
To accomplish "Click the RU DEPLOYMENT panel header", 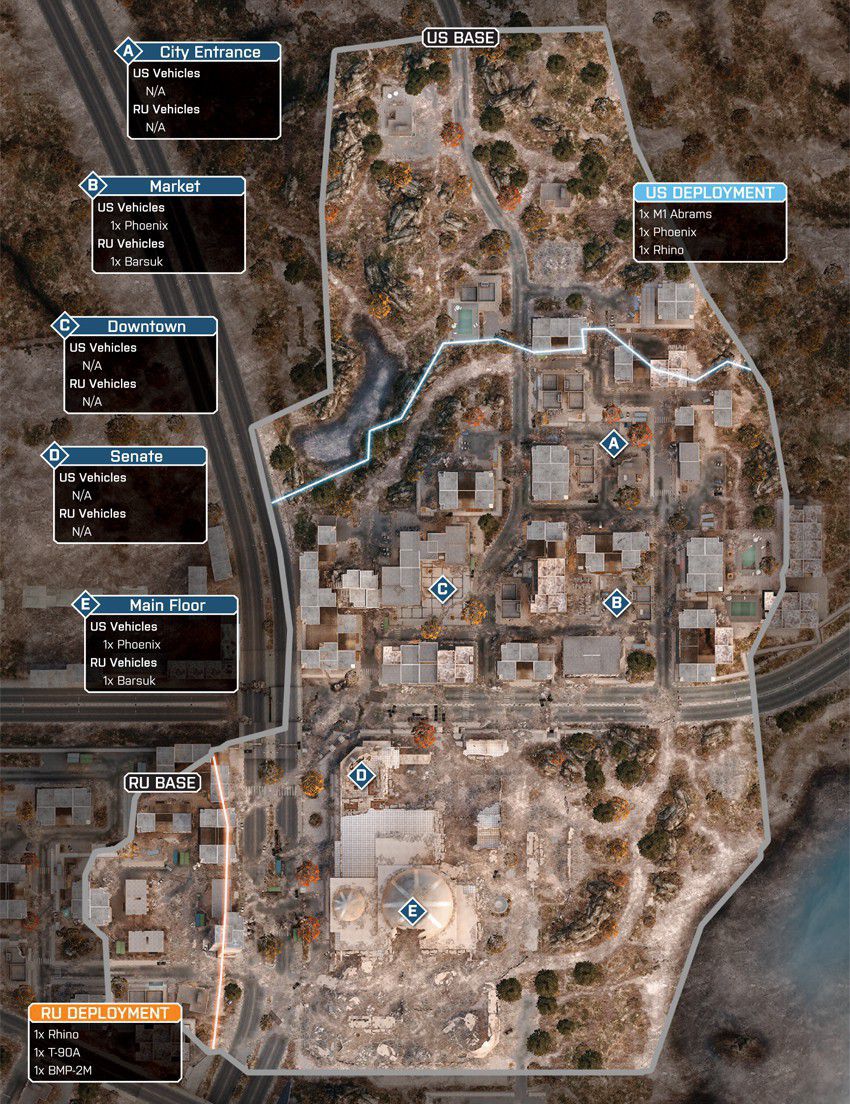I will click(x=105, y=1013).
